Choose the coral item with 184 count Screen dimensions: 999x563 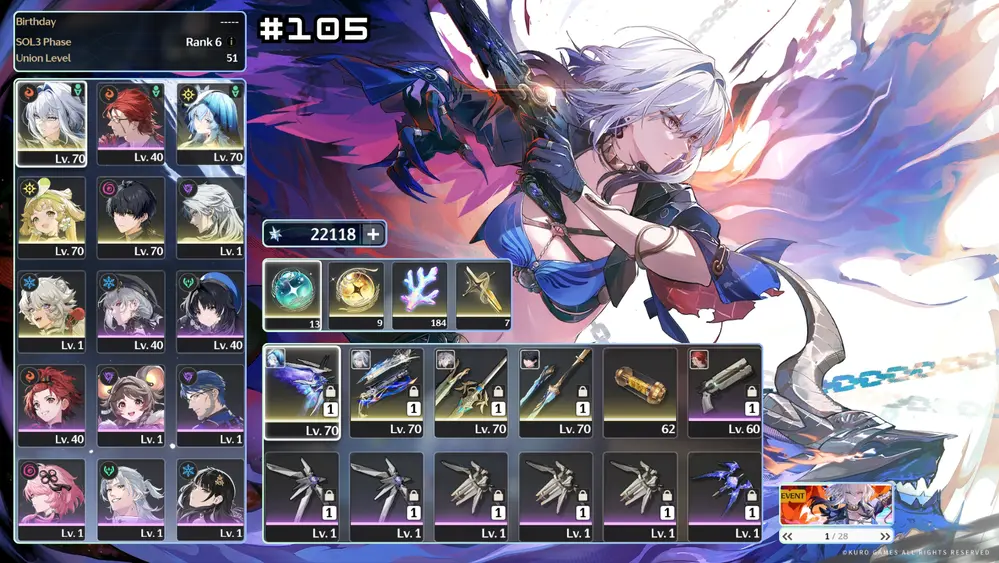(420, 295)
